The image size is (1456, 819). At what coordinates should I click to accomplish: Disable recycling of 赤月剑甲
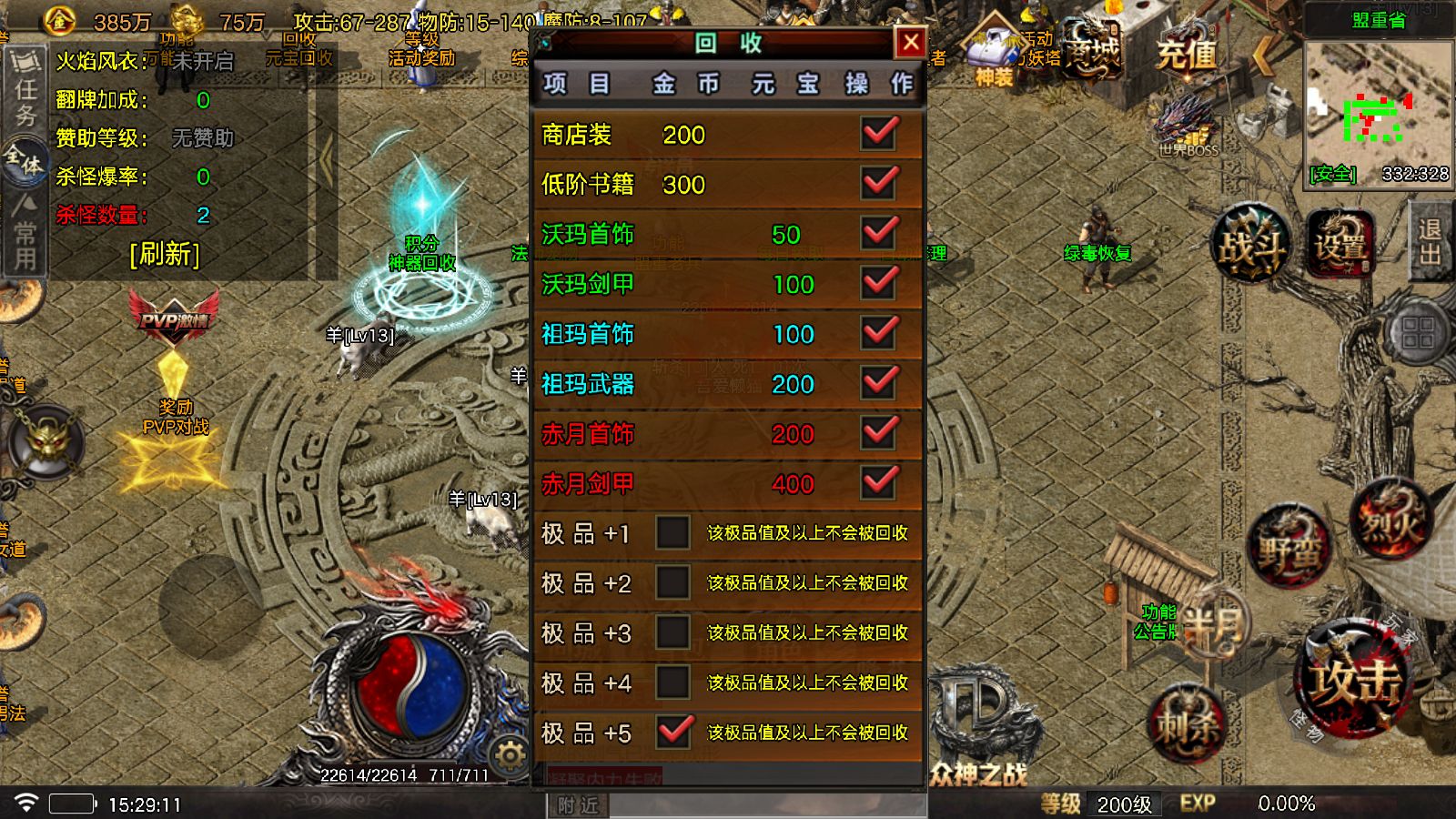[x=877, y=484]
